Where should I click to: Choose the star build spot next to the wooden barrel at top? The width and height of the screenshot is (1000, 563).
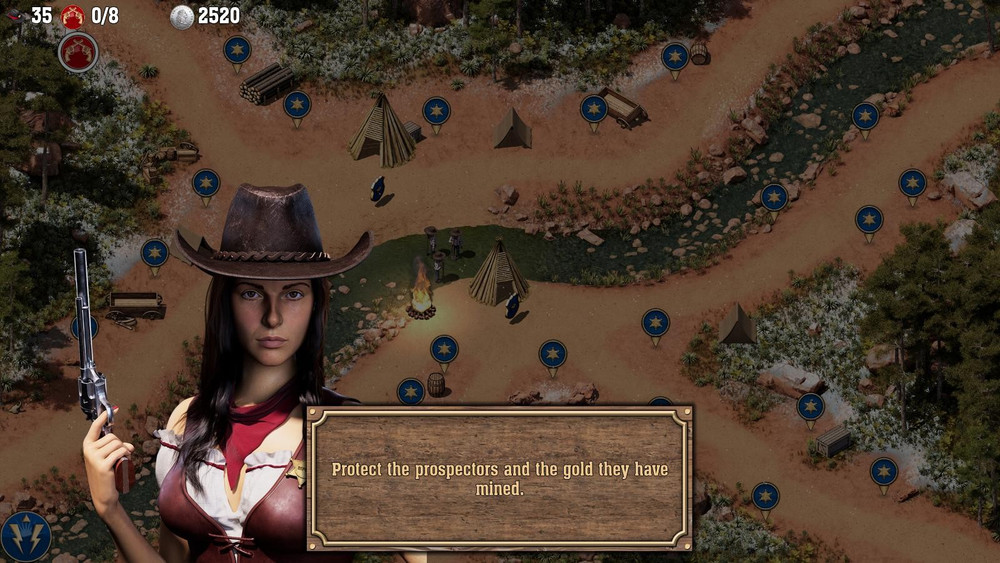click(675, 57)
